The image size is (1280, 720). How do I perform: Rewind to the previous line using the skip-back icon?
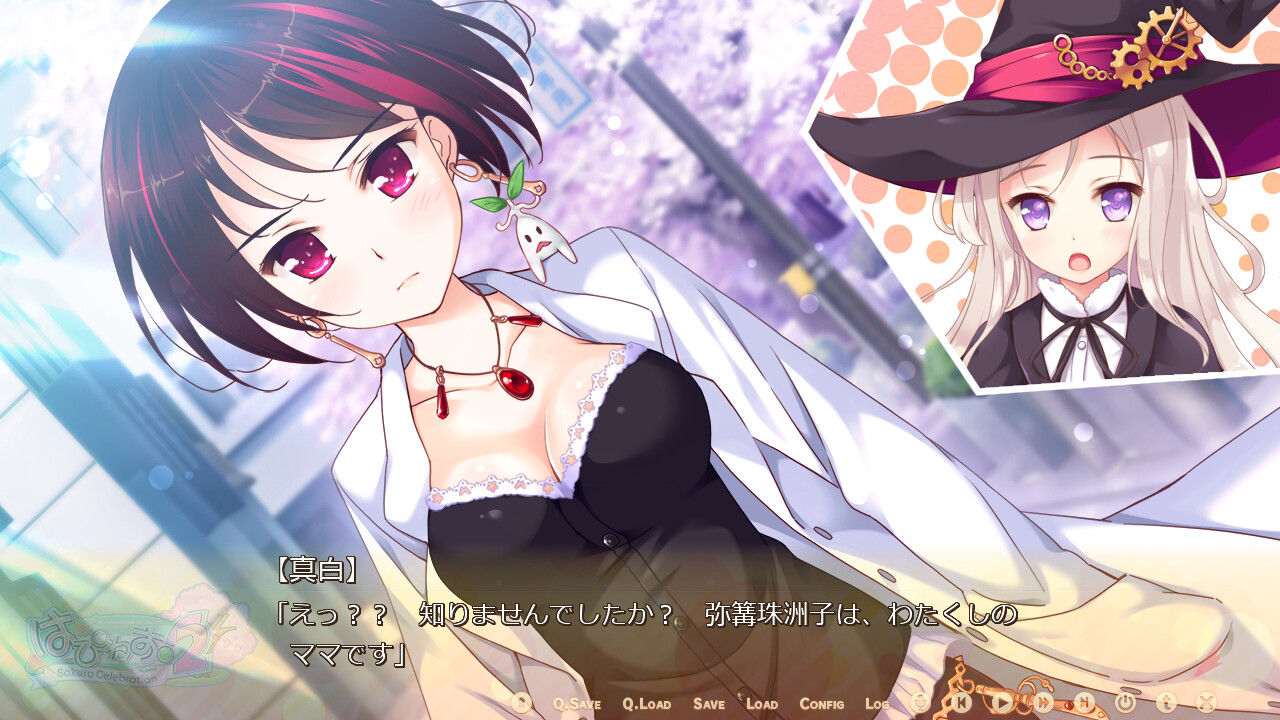pyautogui.click(x=962, y=701)
